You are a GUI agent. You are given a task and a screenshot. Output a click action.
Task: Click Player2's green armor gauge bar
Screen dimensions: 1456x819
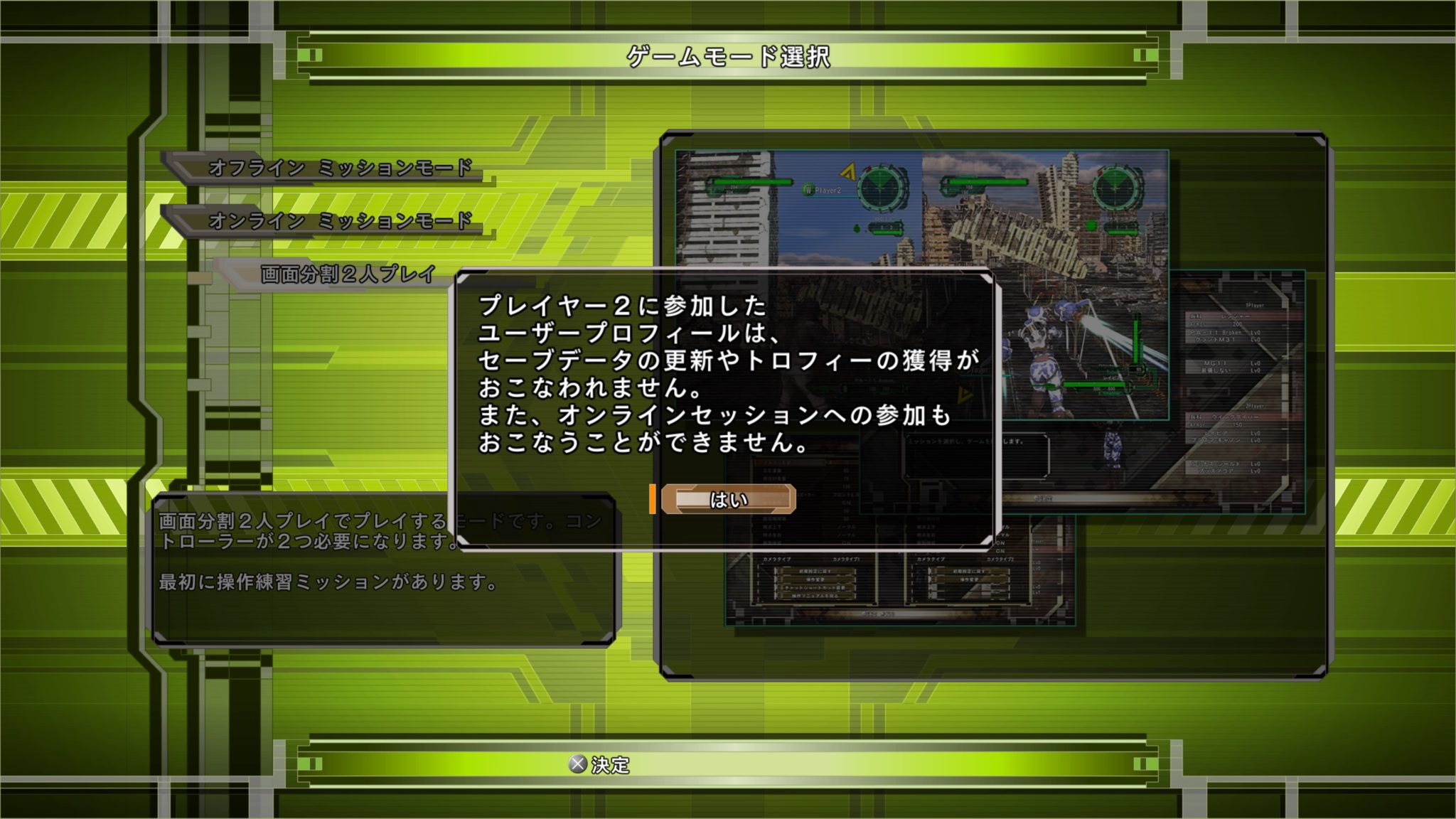(x=749, y=183)
